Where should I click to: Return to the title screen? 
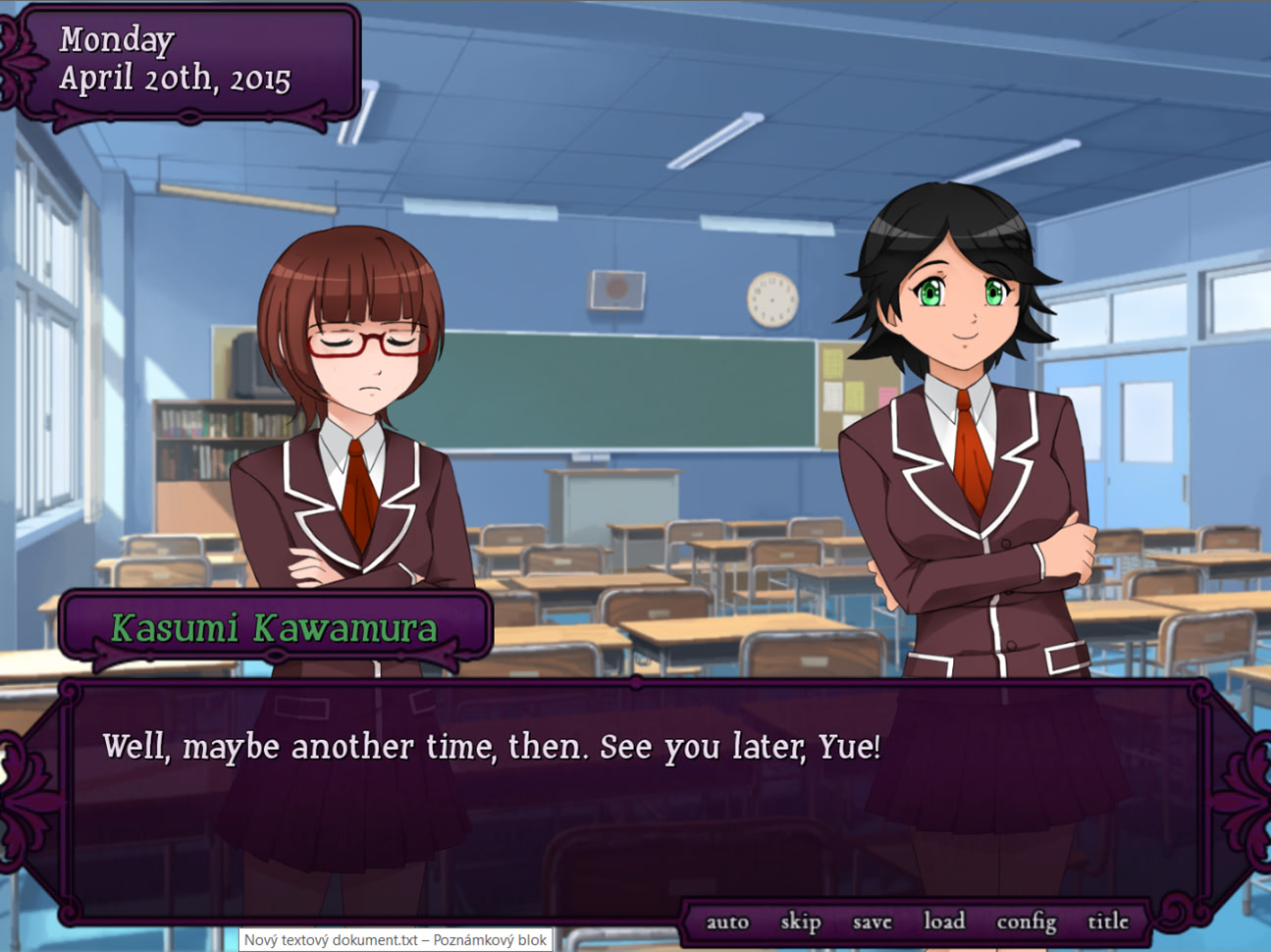[1108, 922]
